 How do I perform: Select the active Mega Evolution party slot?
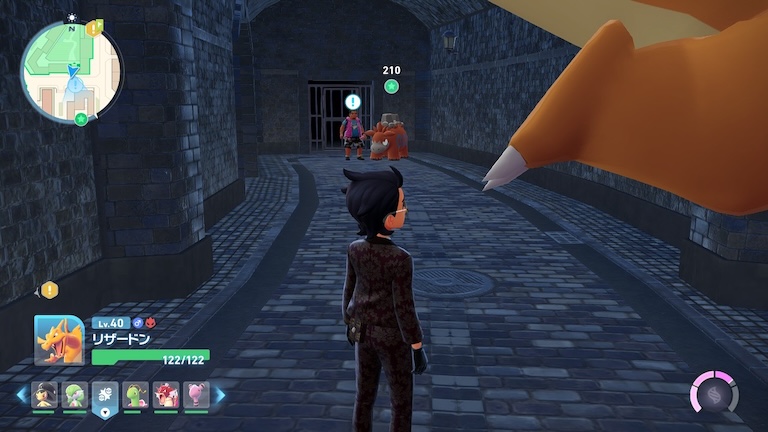(x=105, y=395)
